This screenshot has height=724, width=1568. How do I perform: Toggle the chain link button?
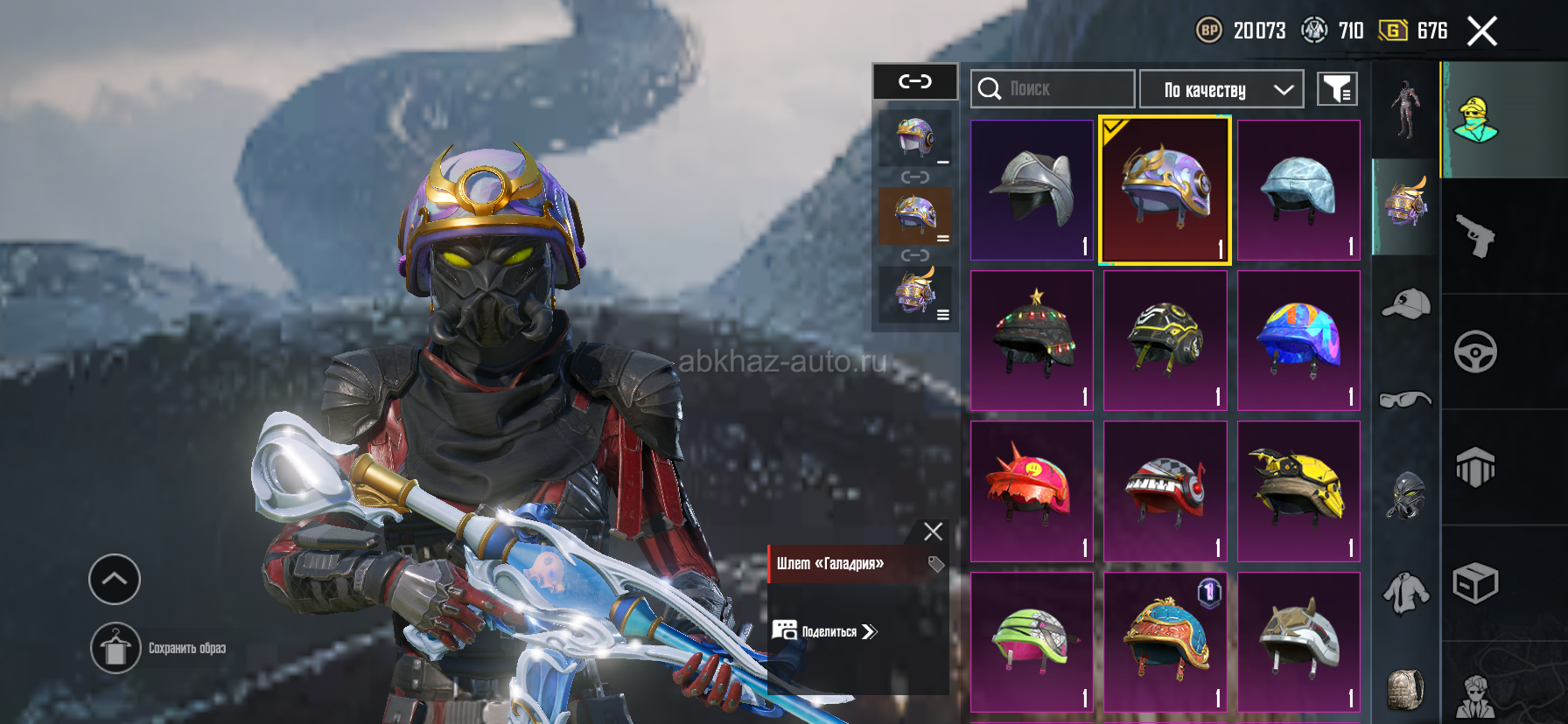click(915, 81)
